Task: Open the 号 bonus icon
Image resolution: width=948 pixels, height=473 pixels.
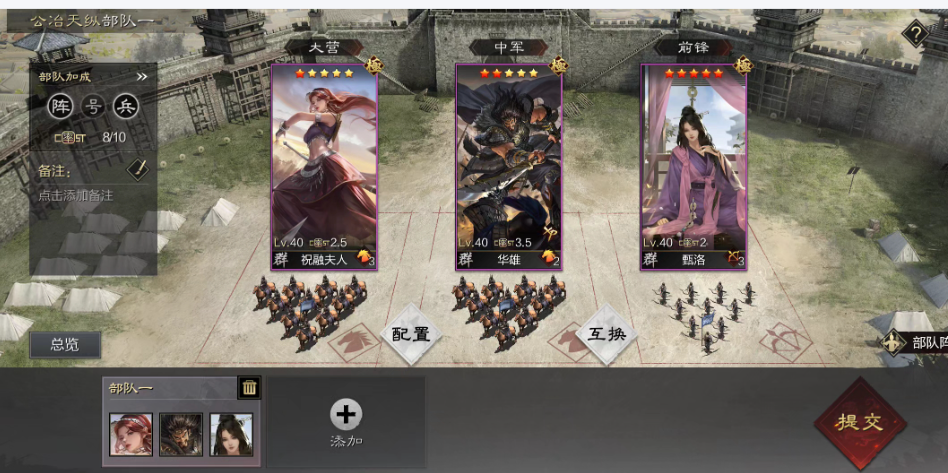Action: [93, 106]
